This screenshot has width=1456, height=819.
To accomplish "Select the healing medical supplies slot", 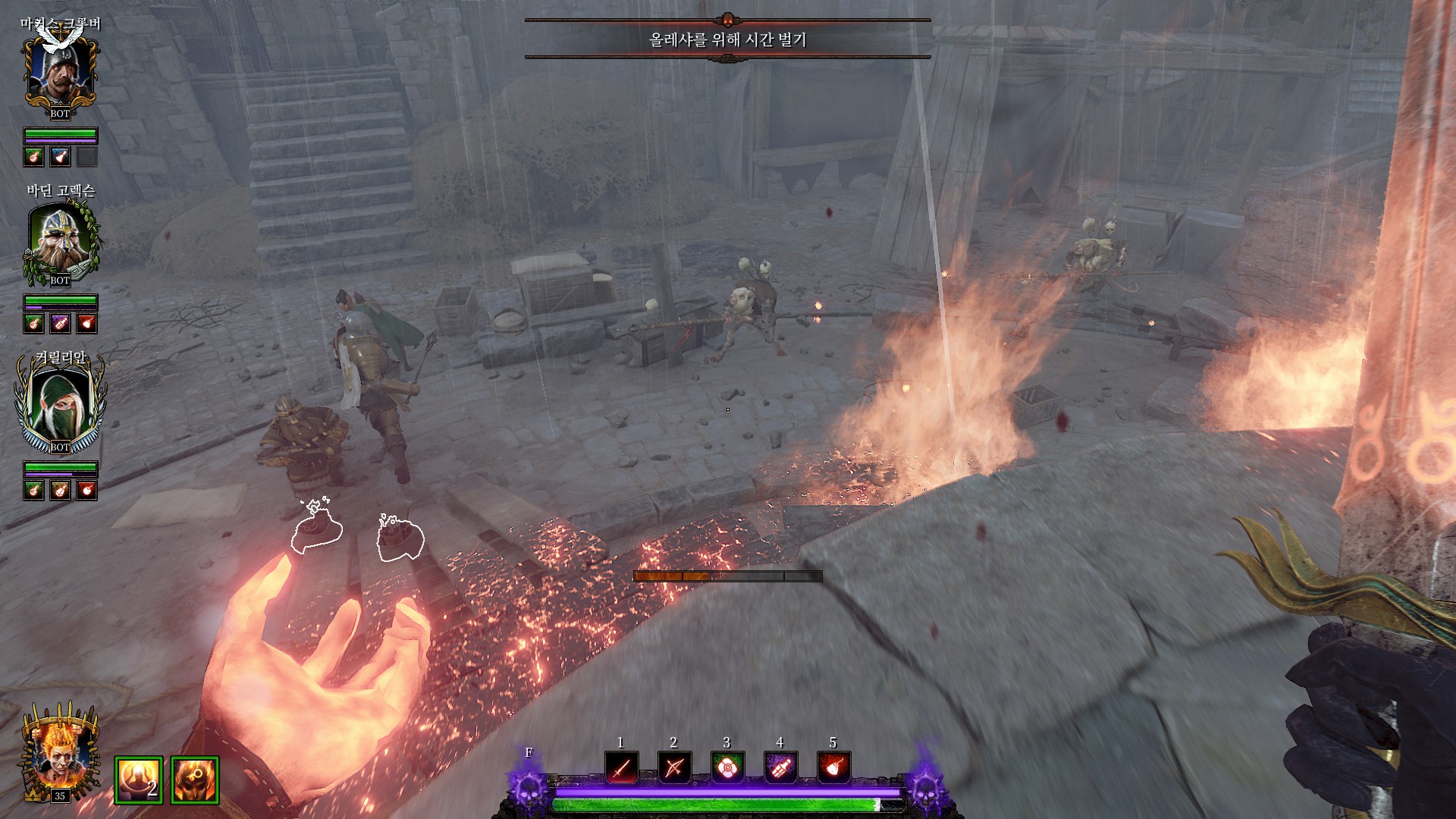I will point(727,767).
